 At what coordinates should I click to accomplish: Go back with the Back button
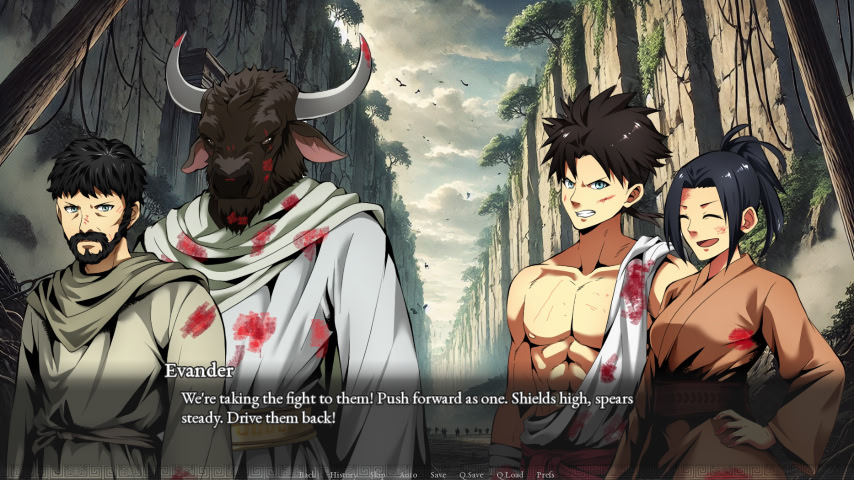coord(309,474)
